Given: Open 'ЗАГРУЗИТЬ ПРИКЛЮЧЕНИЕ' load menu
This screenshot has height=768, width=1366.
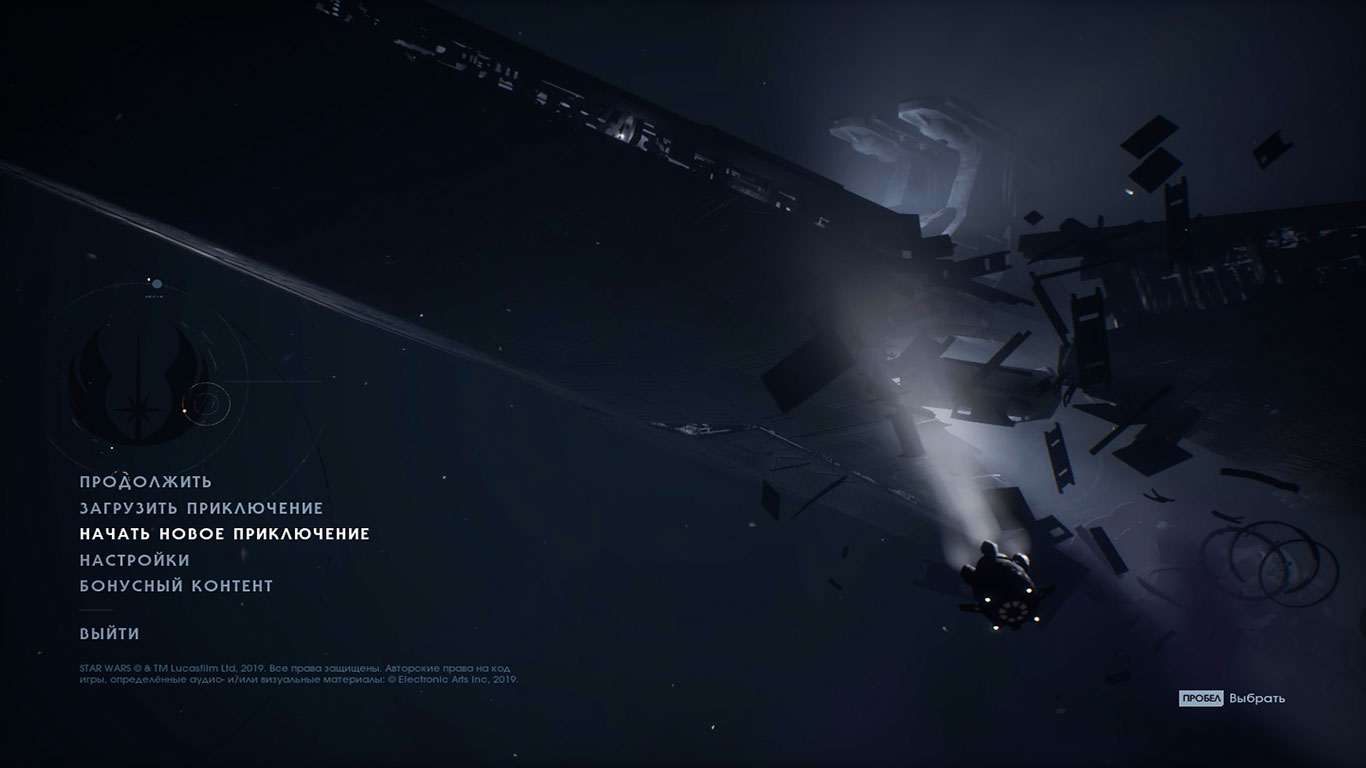Looking at the screenshot, I should [x=201, y=507].
